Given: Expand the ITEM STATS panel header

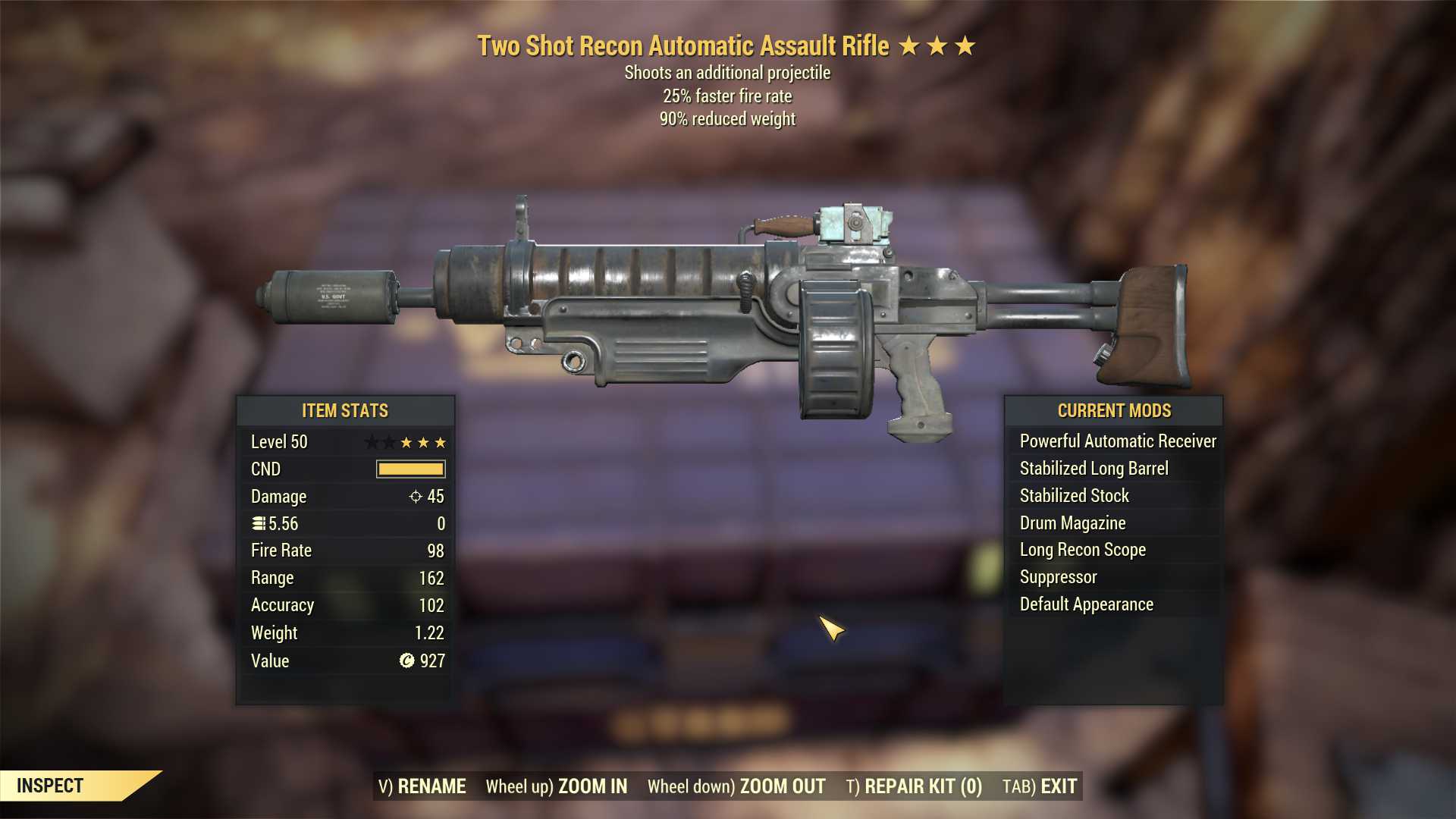Looking at the screenshot, I should 345,410.
